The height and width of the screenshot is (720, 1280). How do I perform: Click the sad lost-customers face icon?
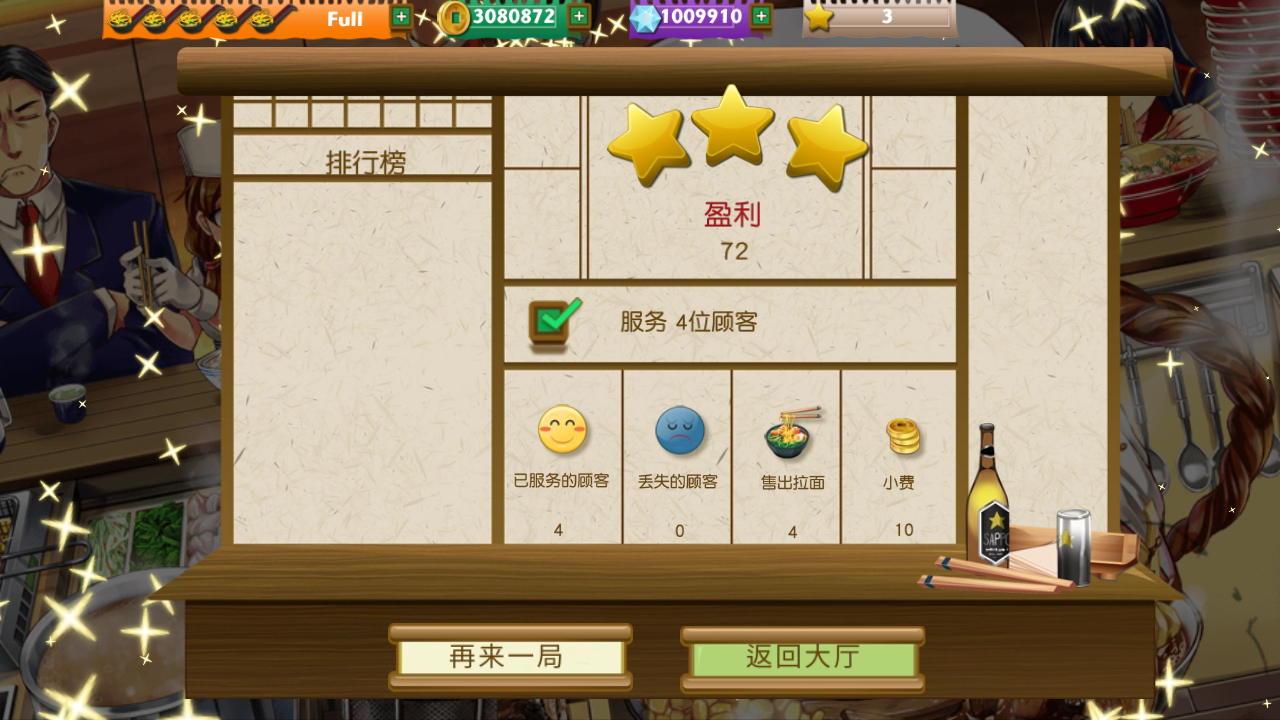tap(677, 432)
